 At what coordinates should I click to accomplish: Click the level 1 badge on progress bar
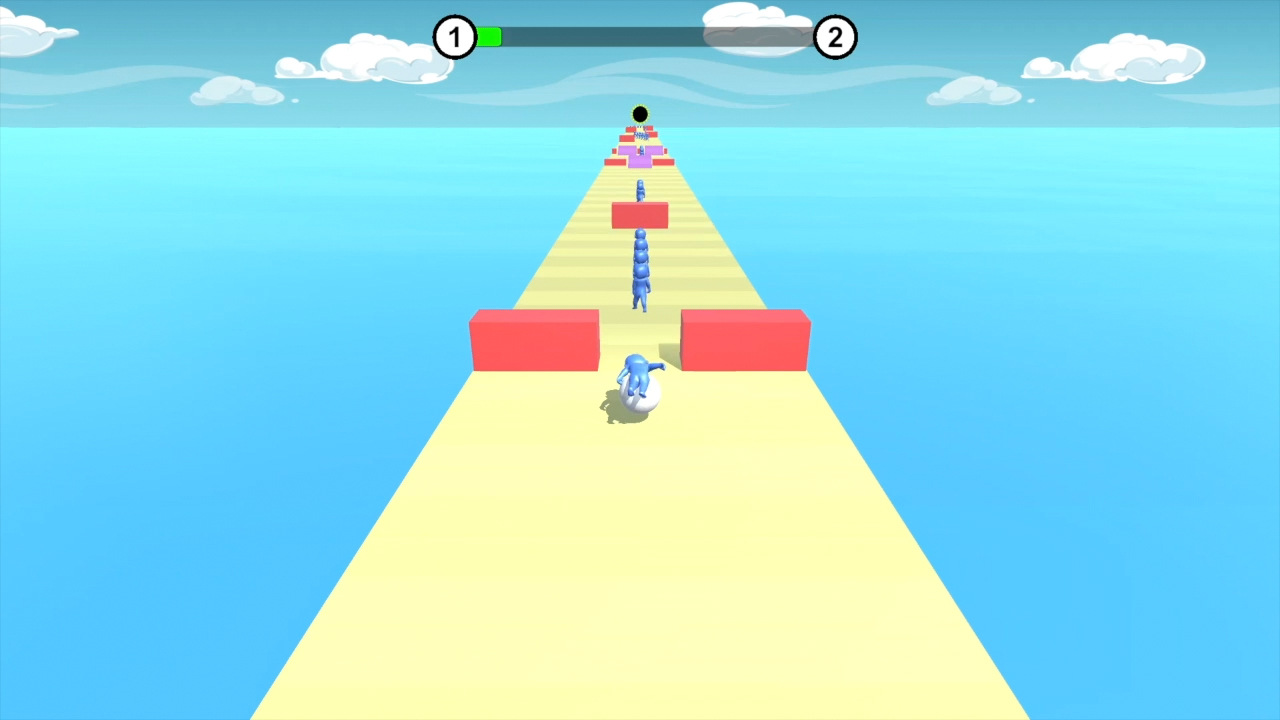pyautogui.click(x=456, y=37)
